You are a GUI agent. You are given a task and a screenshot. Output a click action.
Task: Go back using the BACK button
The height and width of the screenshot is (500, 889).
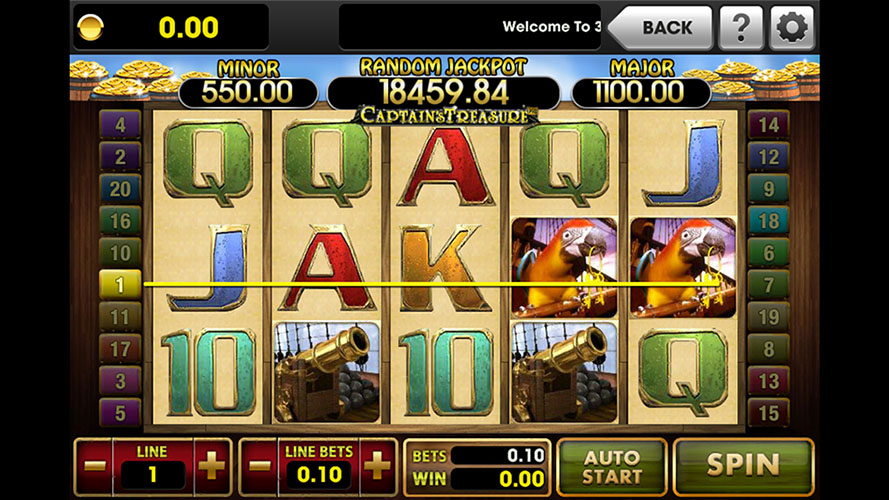pyautogui.click(x=660, y=27)
